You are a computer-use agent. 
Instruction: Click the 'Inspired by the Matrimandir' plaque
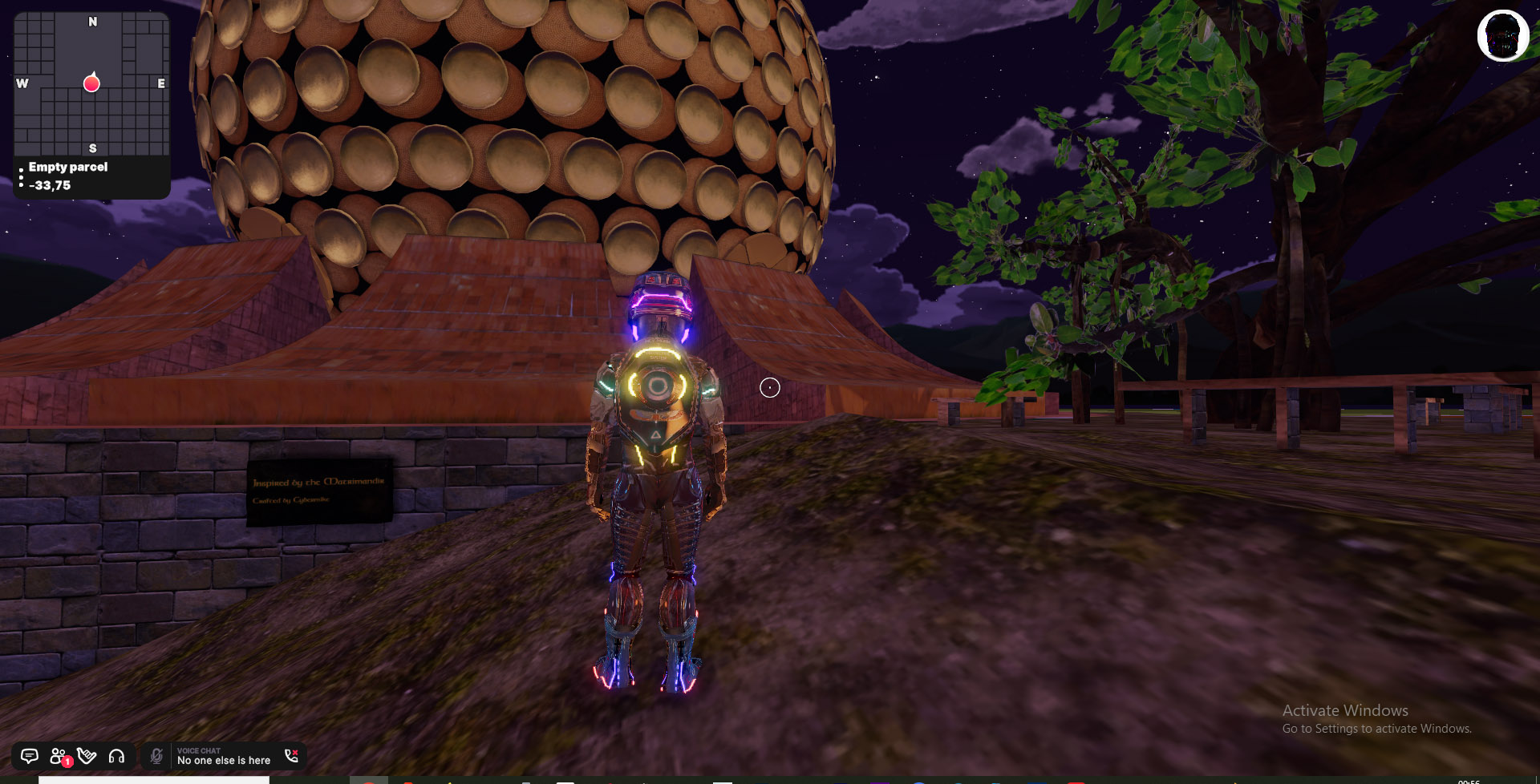pos(318,493)
